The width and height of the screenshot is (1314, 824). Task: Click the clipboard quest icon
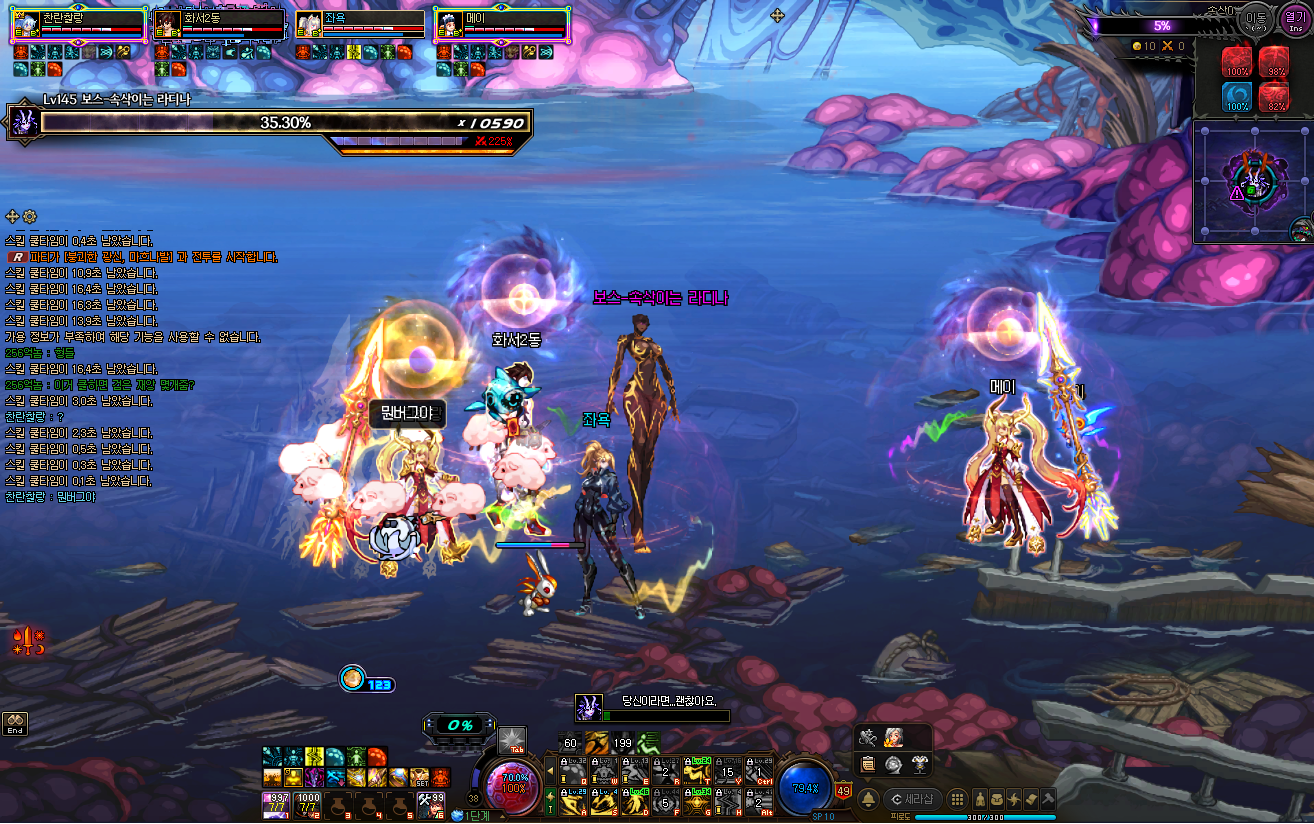pos(869,764)
